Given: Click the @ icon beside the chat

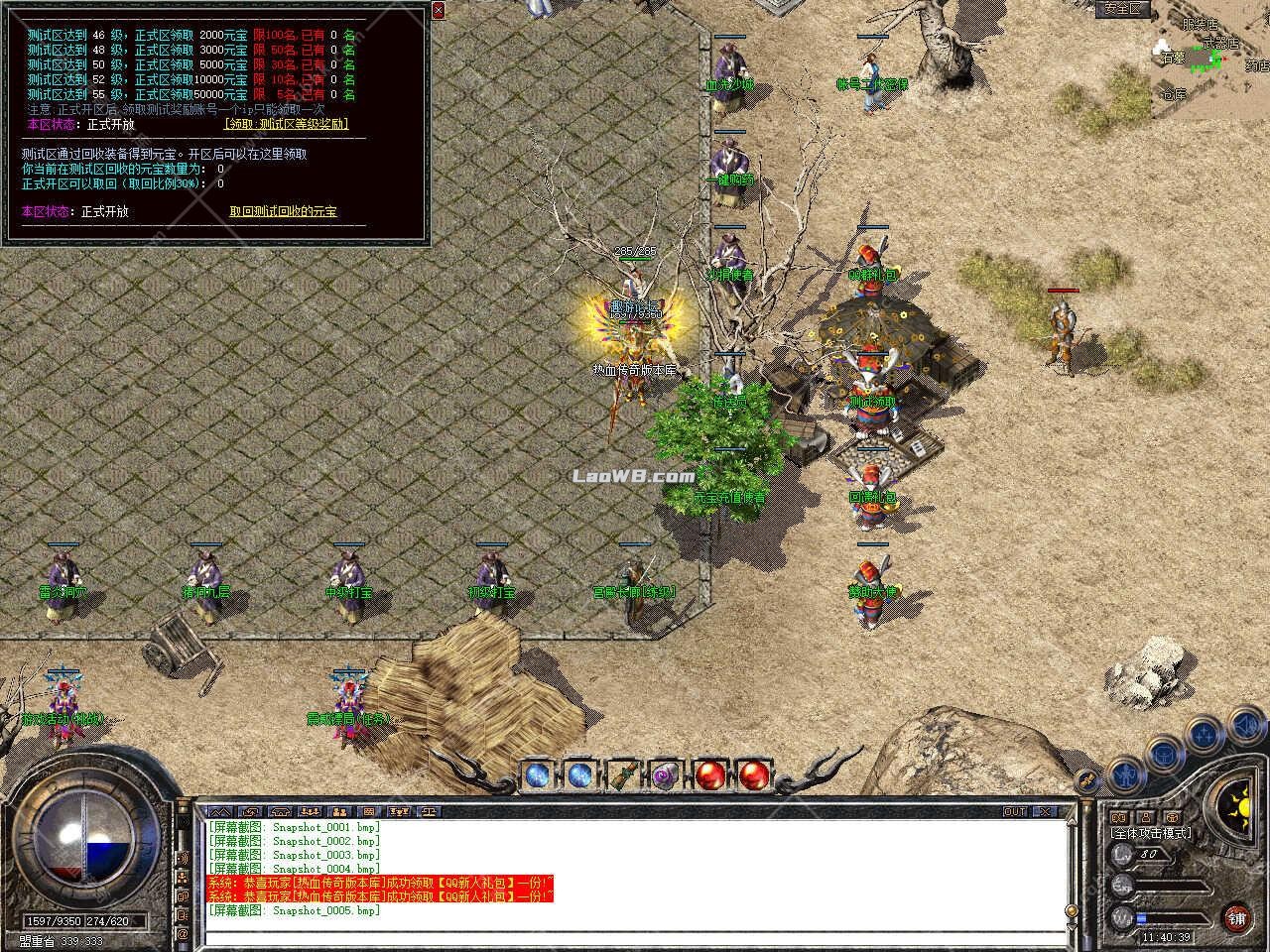Looking at the screenshot, I should (183, 934).
